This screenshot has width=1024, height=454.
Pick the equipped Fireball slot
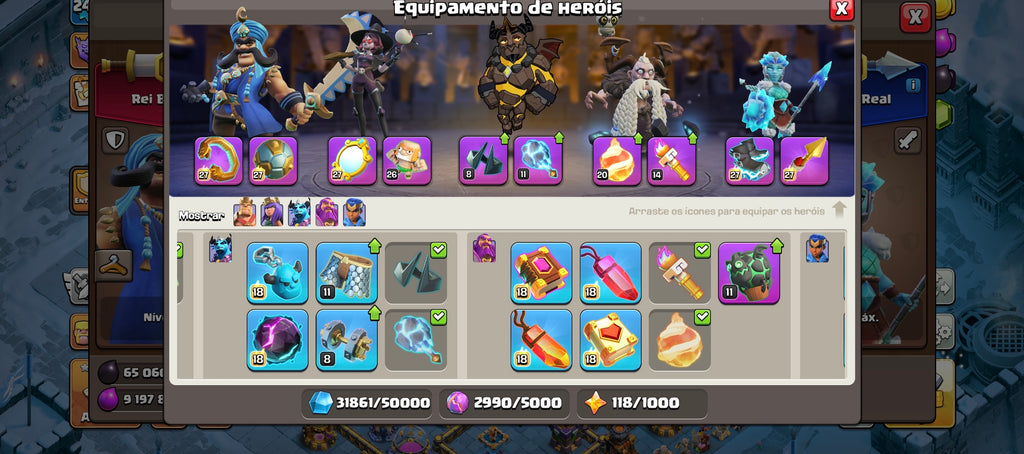(617, 161)
